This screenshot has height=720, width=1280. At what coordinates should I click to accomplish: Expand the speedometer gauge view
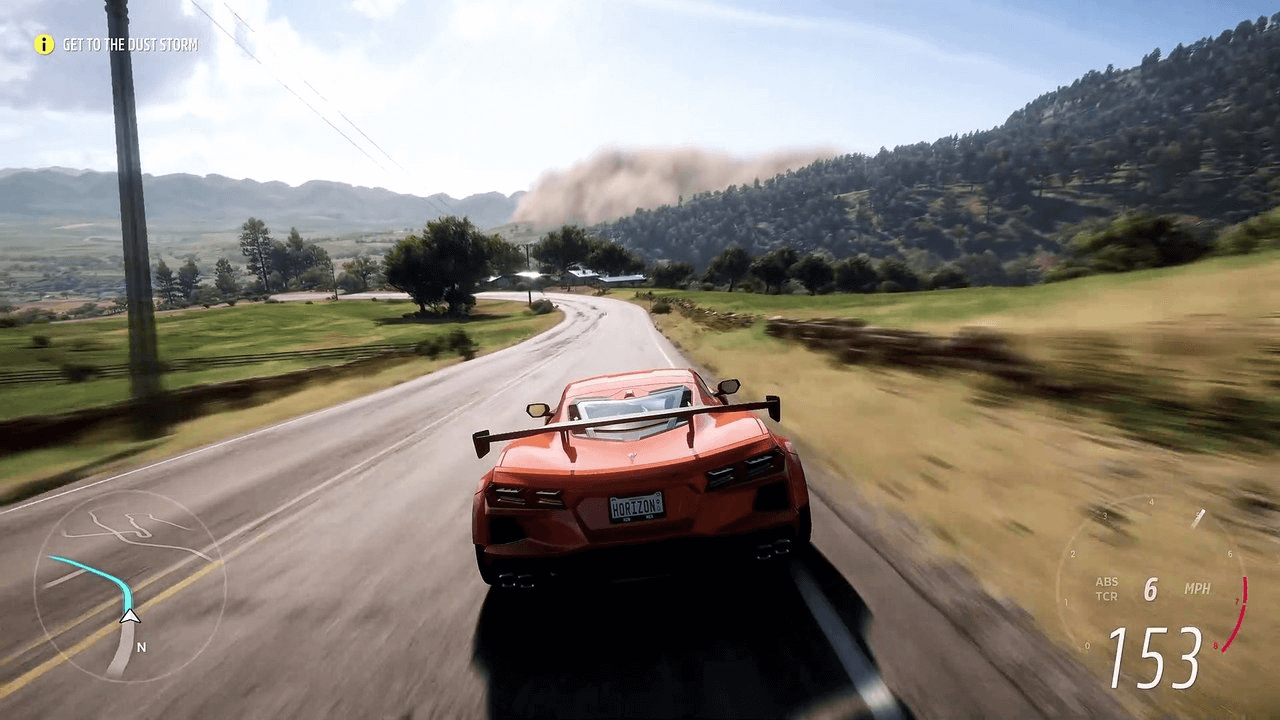coord(1170,590)
